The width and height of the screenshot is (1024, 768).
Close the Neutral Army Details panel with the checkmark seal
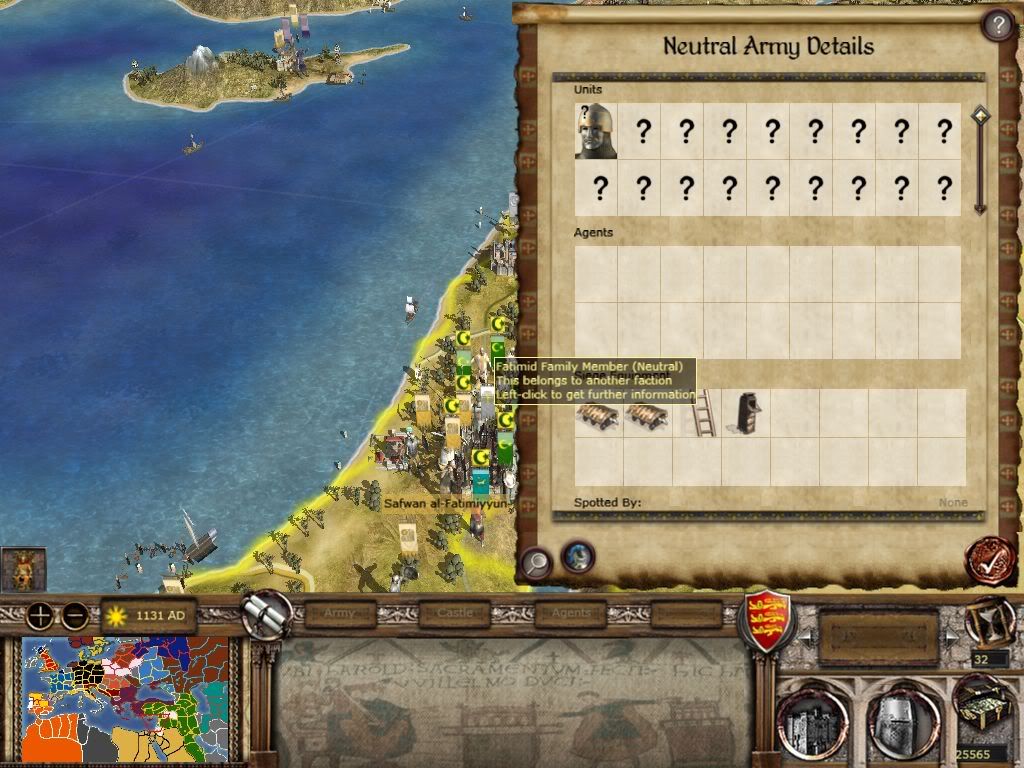tap(989, 561)
